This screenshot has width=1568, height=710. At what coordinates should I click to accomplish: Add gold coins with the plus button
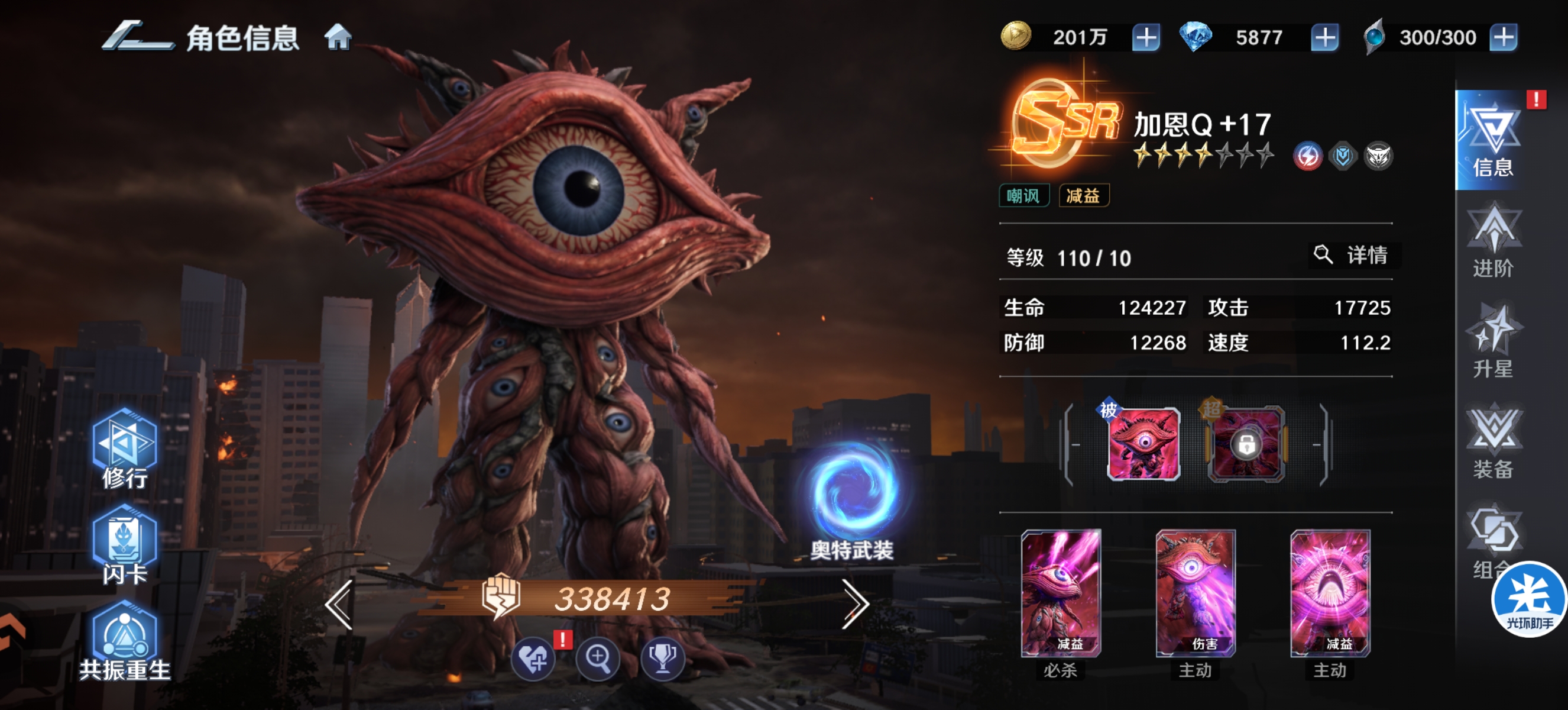pos(1146,38)
